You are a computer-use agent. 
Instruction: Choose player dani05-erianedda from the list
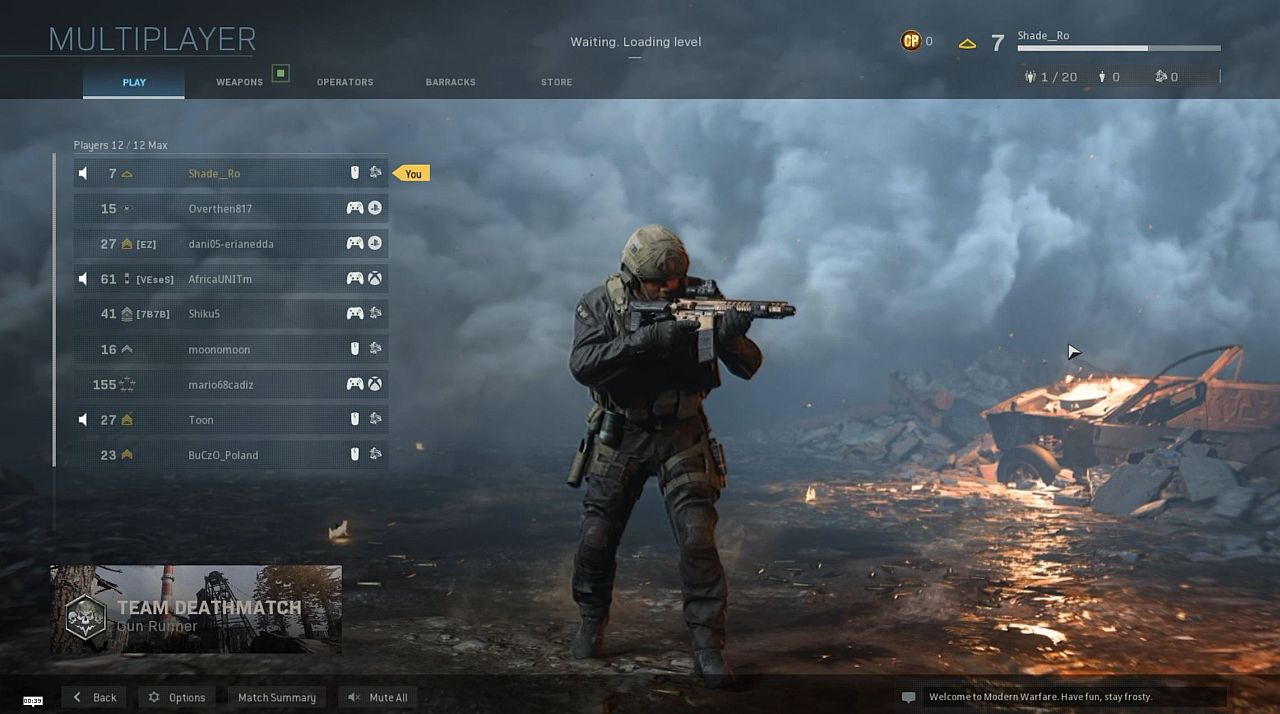(x=230, y=244)
